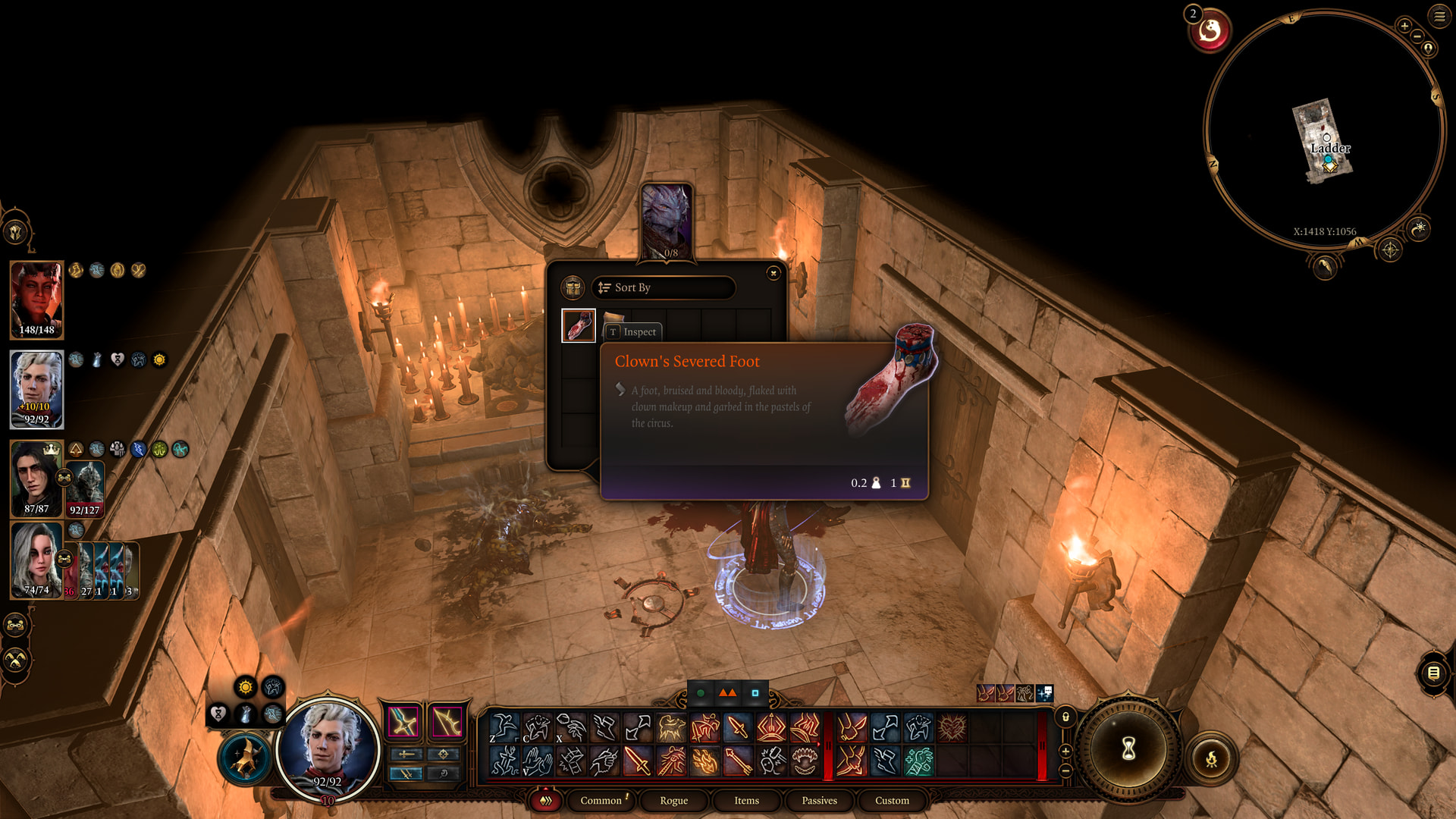
Task: Open the minimap
Action: [x=1324, y=129]
